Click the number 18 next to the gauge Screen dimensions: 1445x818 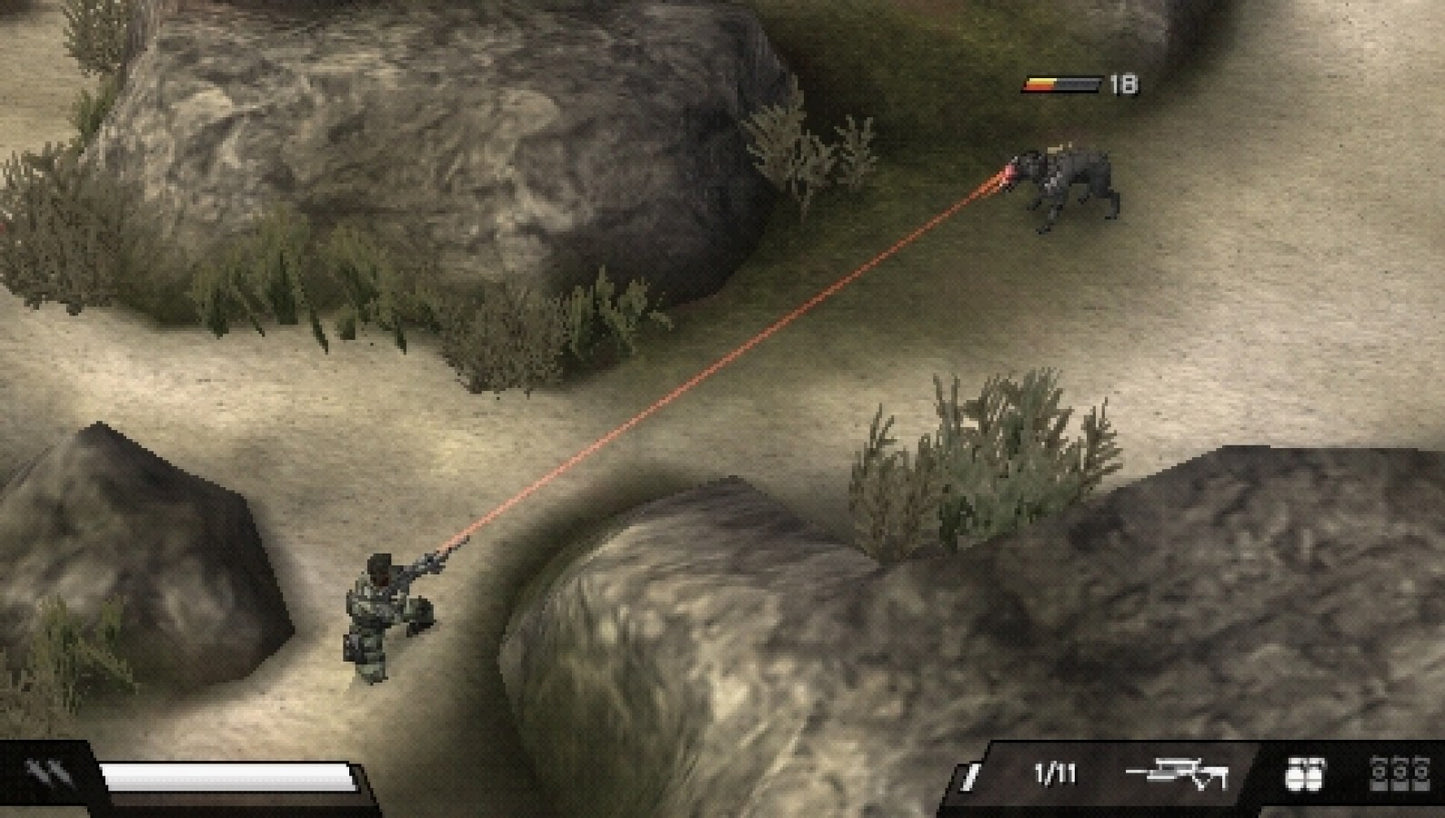point(1122,83)
